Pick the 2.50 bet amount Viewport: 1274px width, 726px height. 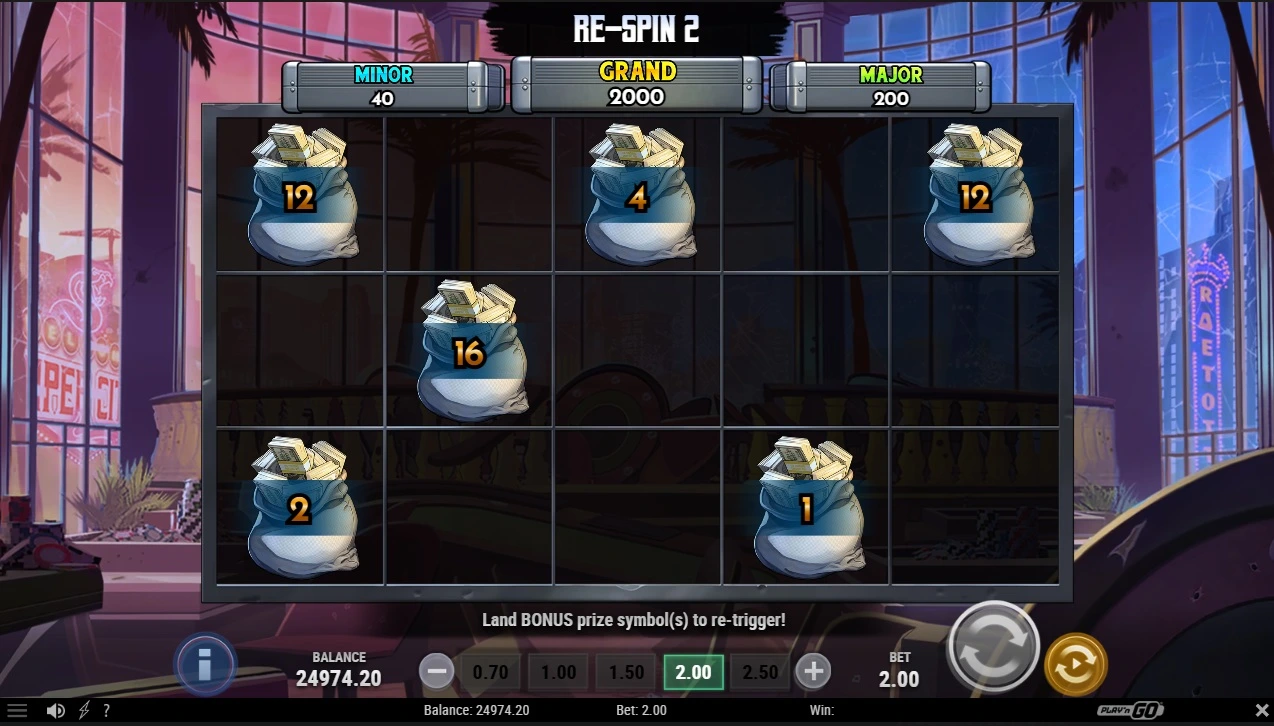coord(760,672)
